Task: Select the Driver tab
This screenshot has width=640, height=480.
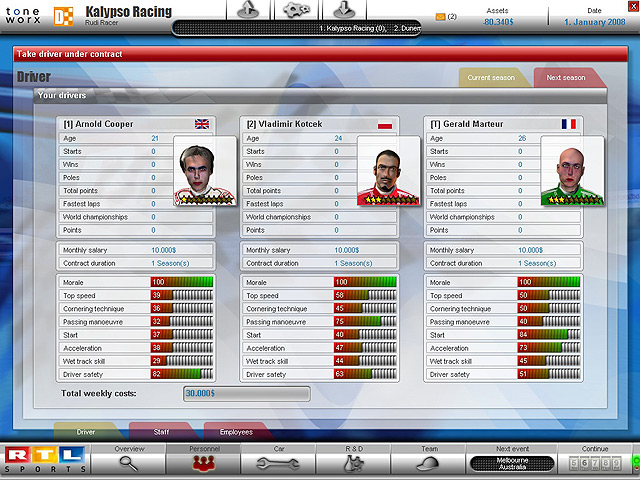Action: [x=86, y=432]
